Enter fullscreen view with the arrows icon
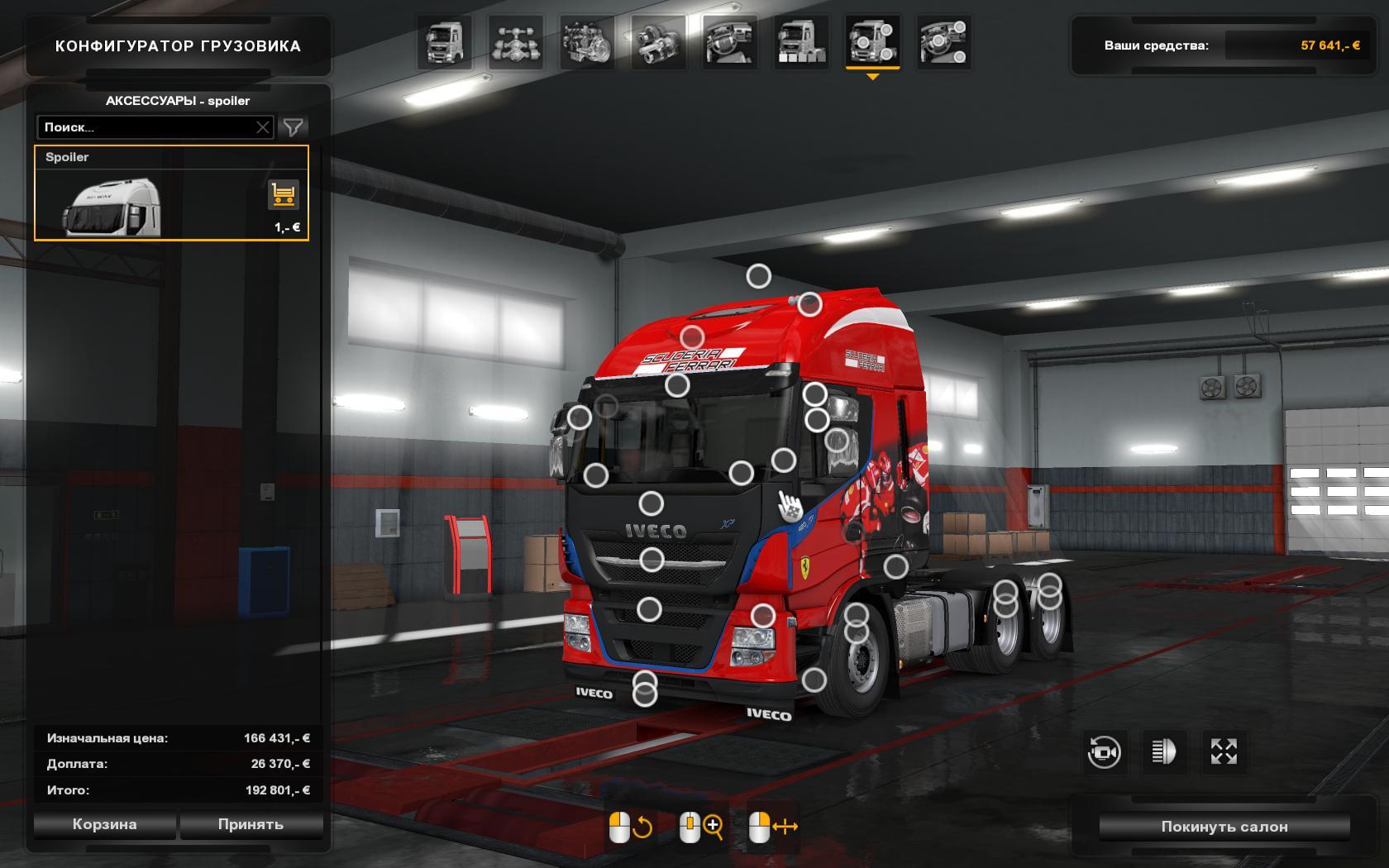Image resolution: width=1389 pixels, height=868 pixels. (x=1224, y=751)
